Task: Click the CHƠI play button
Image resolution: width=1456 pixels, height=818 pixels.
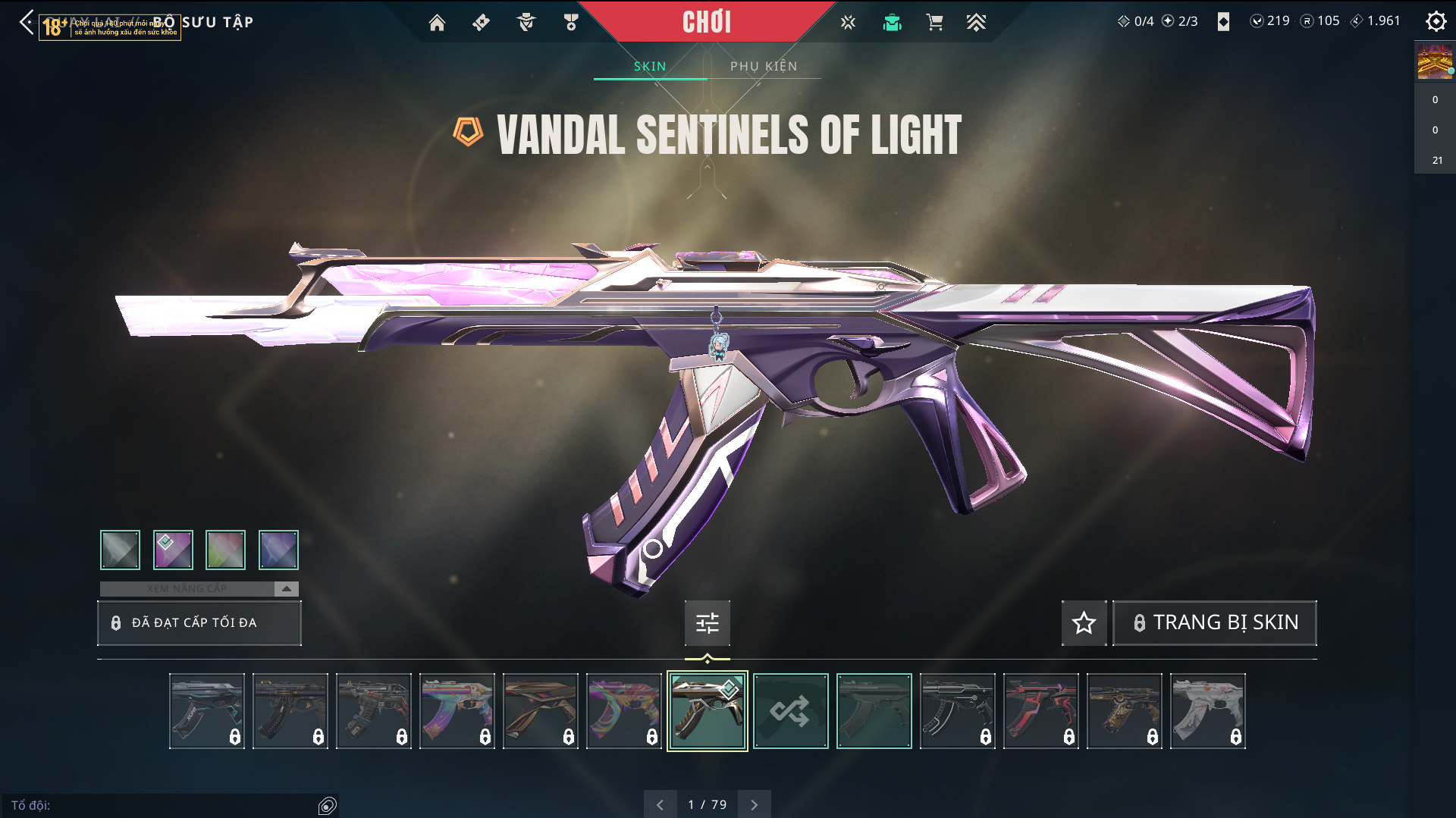Action: [x=707, y=22]
